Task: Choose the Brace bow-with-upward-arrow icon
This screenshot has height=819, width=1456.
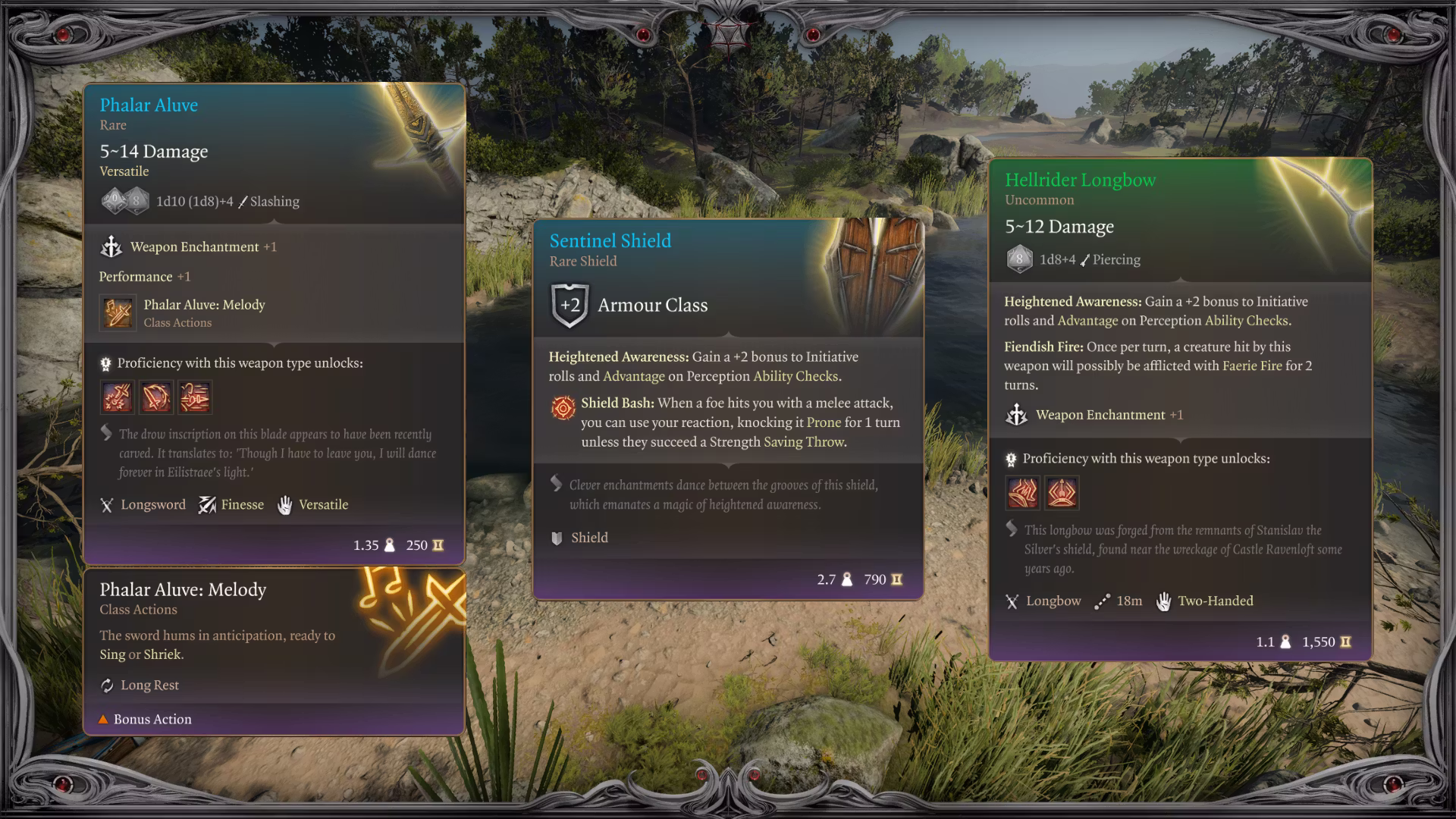Action: point(1062,493)
